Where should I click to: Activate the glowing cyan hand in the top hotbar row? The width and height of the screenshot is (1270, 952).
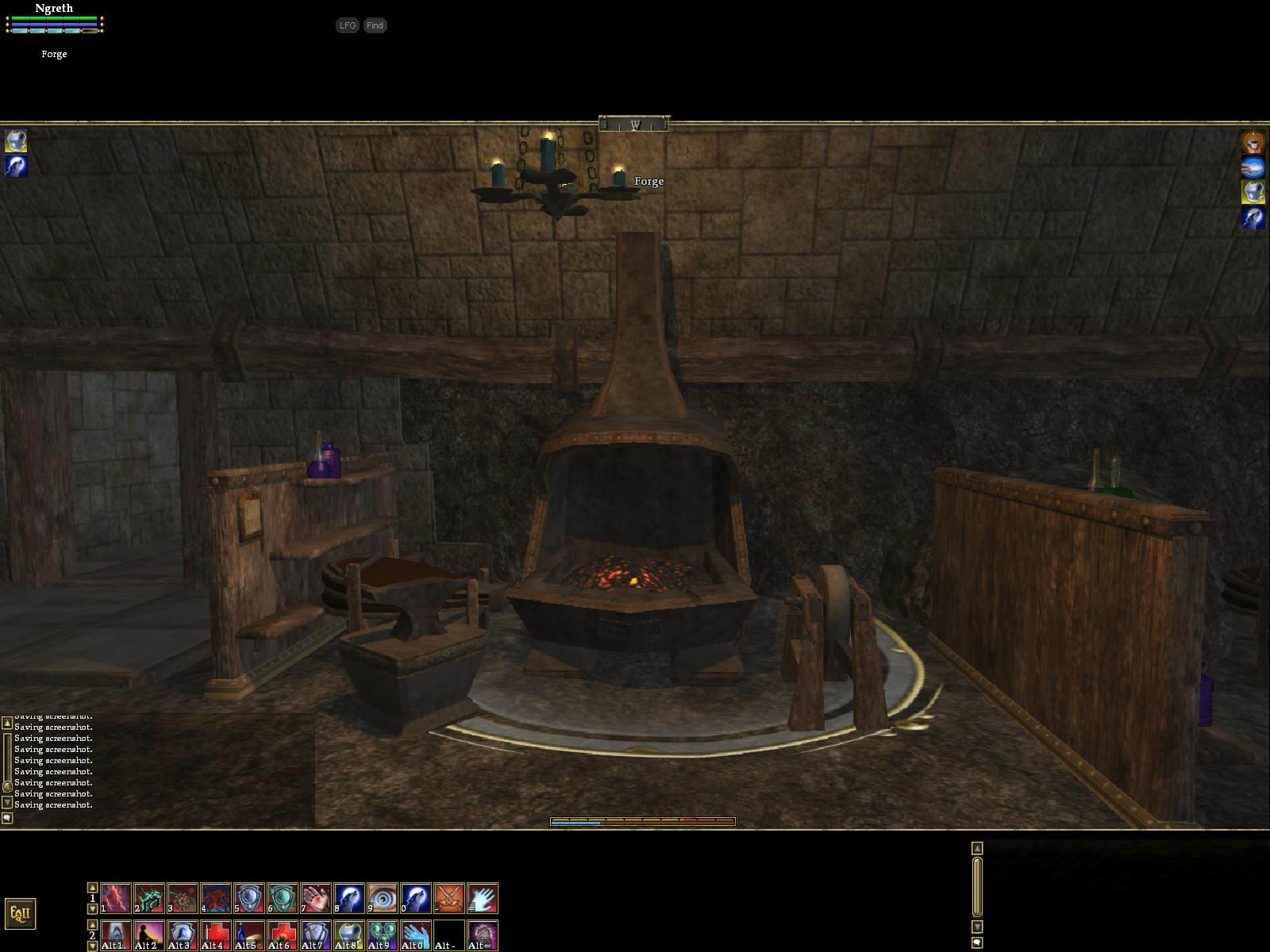[x=483, y=898]
